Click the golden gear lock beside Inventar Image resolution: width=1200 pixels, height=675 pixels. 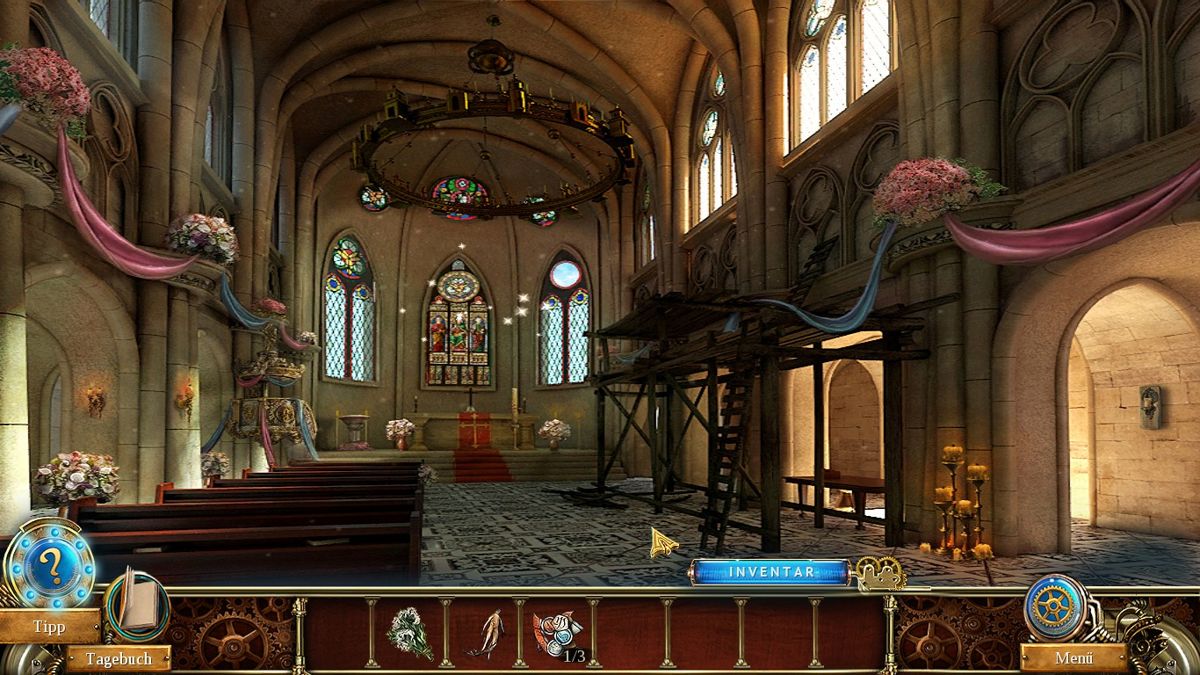coord(880,573)
